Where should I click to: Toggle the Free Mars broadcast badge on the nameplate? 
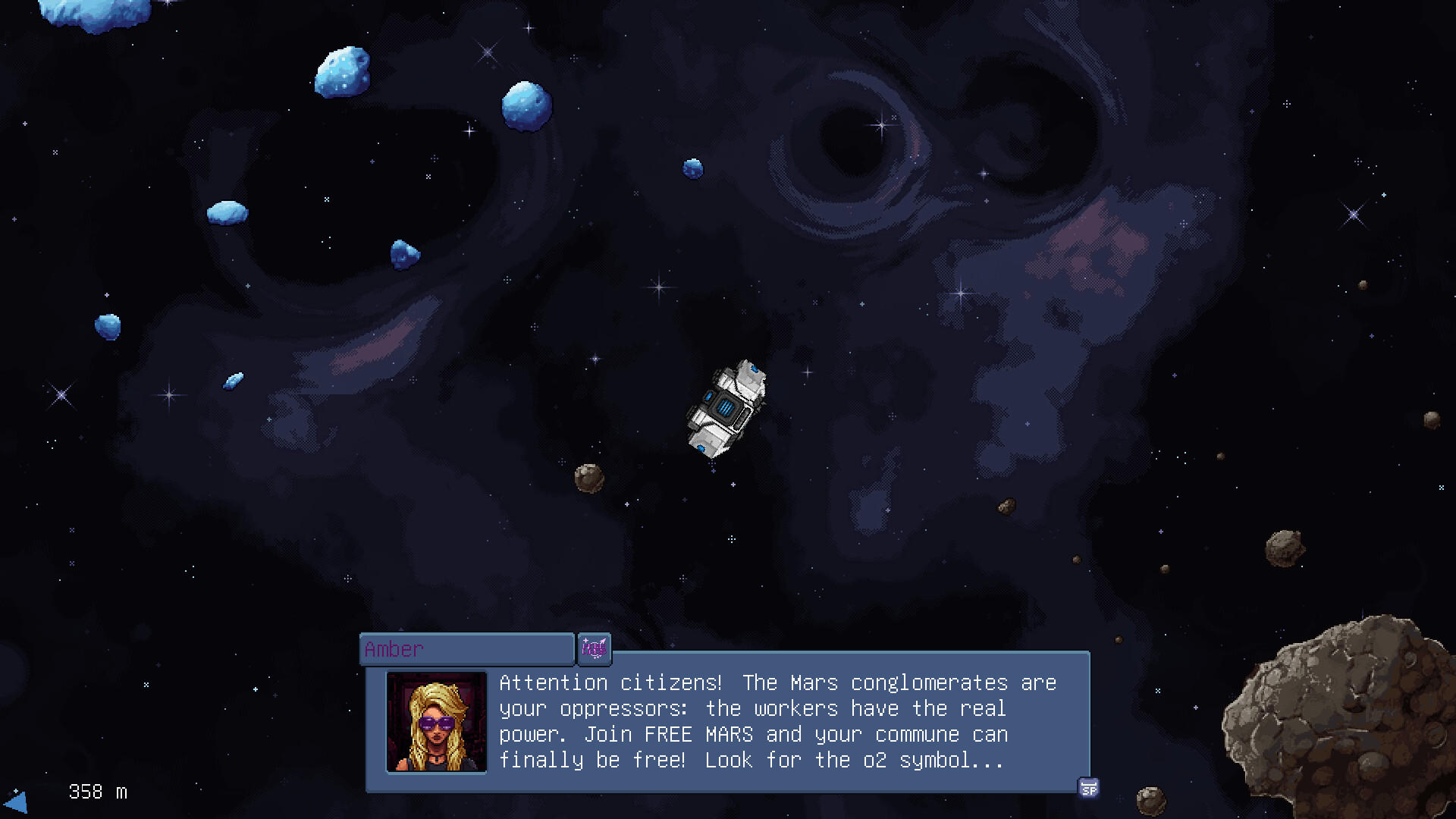tap(595, 649)
